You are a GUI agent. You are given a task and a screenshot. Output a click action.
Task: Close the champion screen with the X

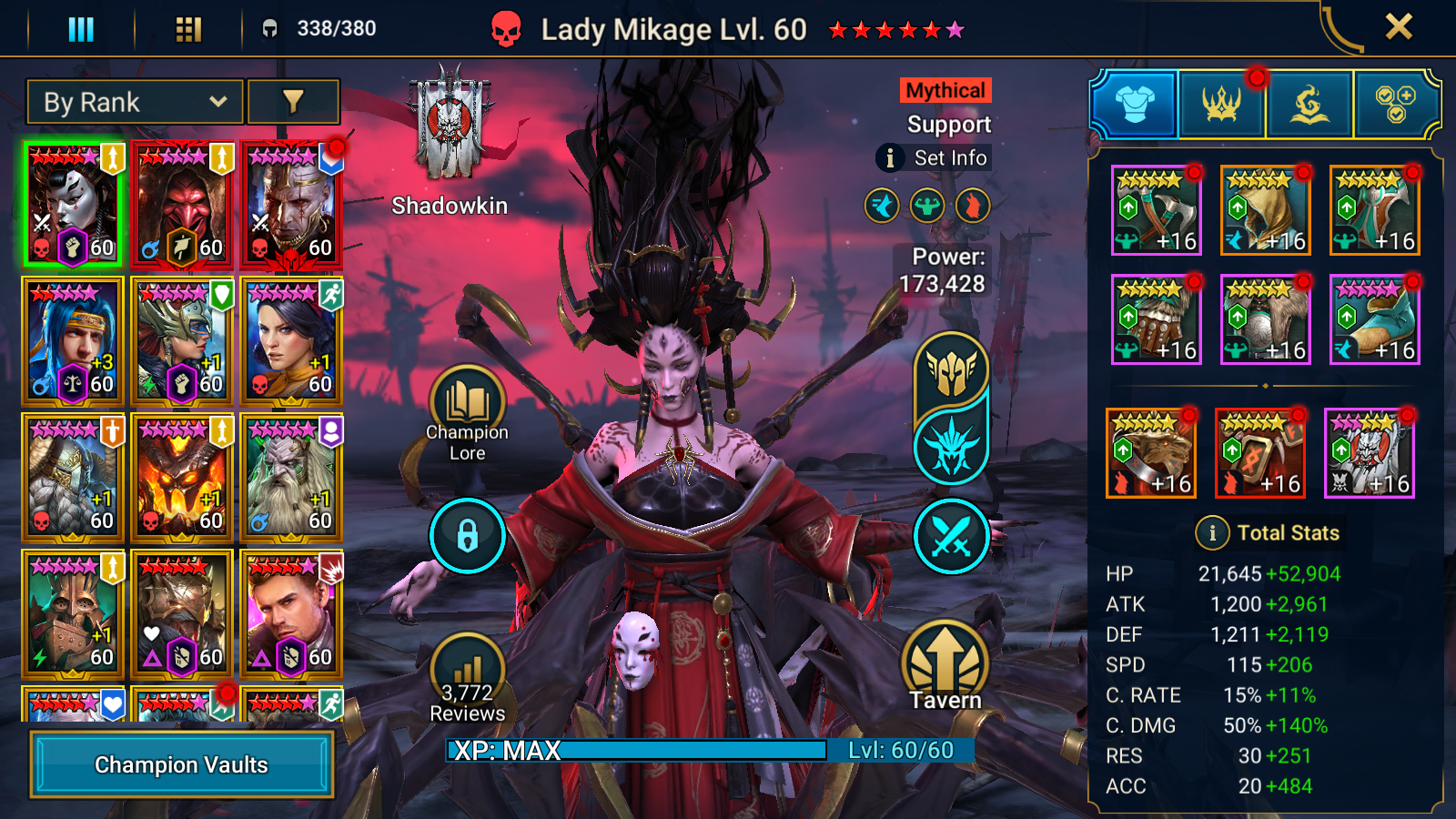click(1399, 27)
